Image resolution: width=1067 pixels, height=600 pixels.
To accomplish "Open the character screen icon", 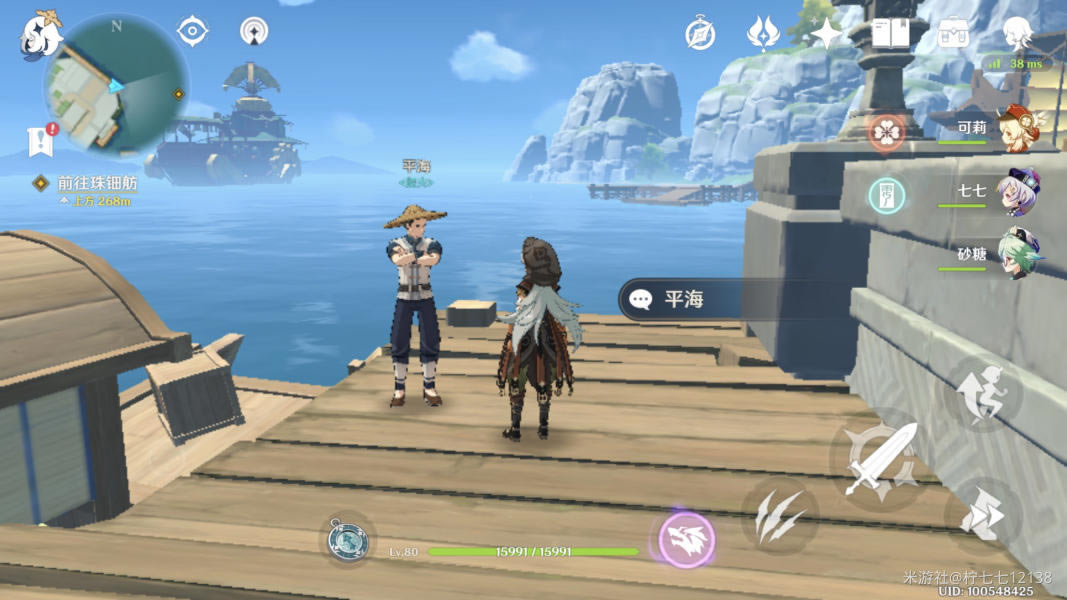I will [1018, 34].
